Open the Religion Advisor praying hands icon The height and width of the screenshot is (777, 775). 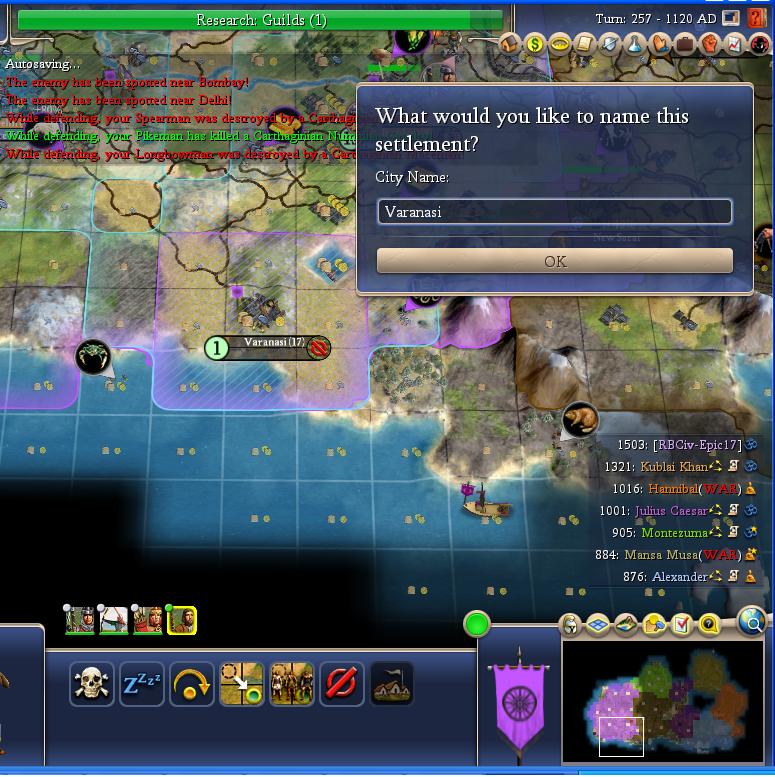(660, 44)
